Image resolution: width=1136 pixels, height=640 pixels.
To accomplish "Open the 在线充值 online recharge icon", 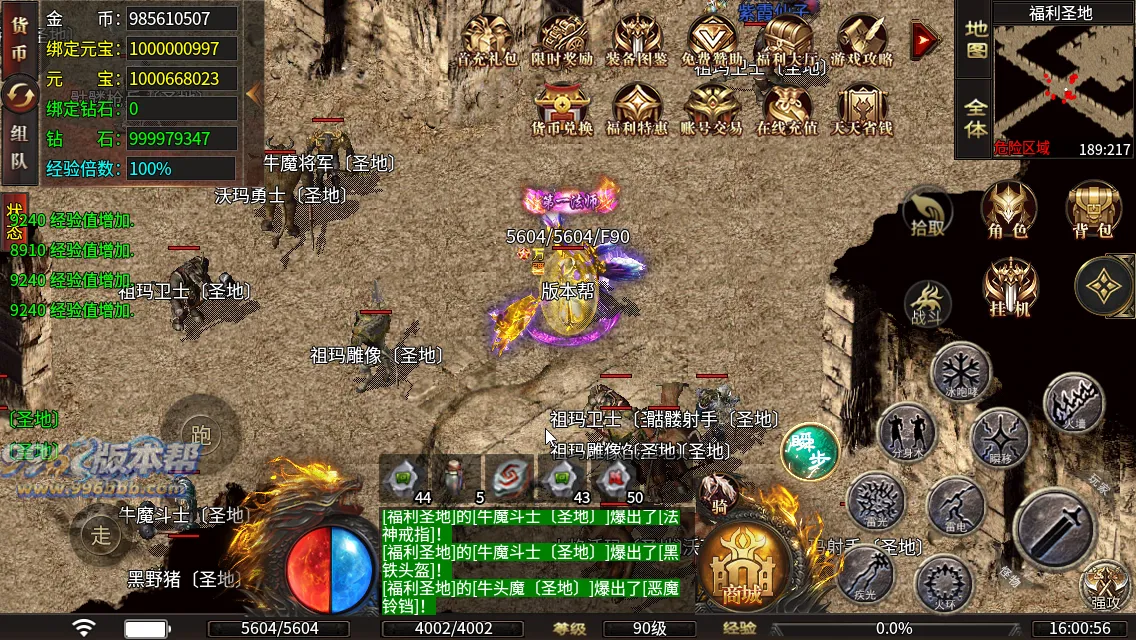I will 786,107.
